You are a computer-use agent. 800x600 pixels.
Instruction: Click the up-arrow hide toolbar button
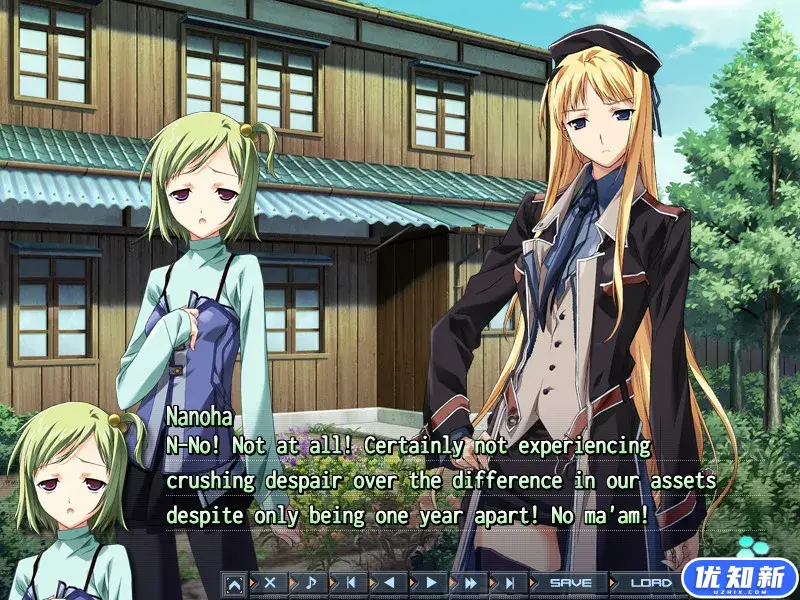[x=234, y=582]
